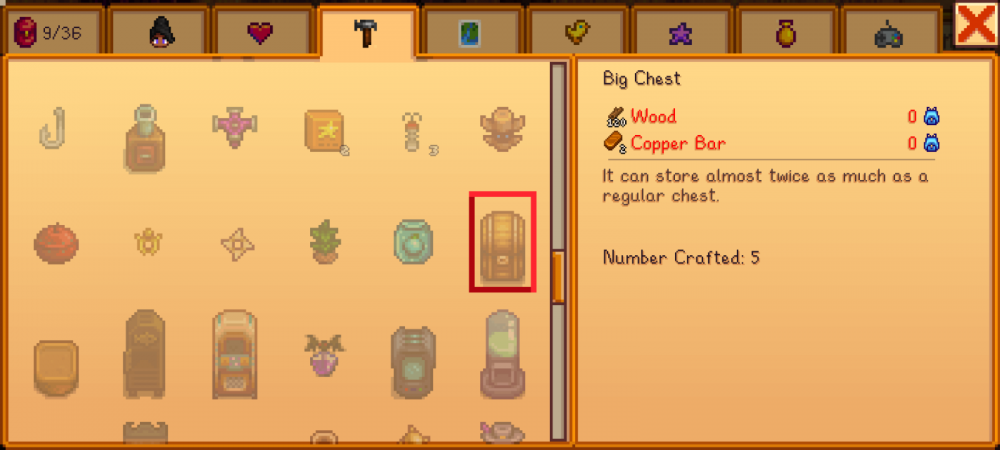Select the Big Chest recipe
Screen dimensions: 1000x450
502,242
